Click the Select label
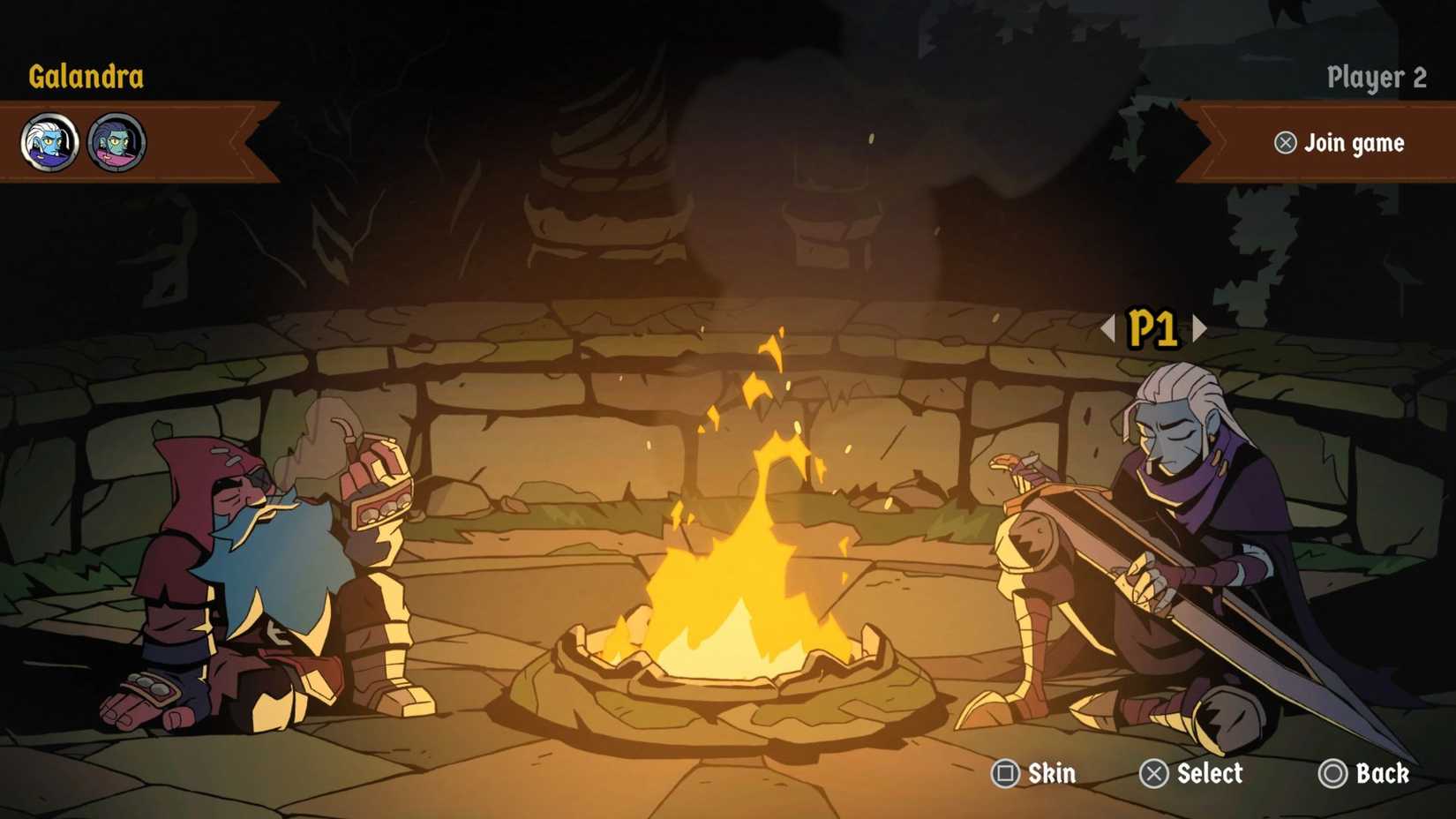This screenshot has width=1456, height=819. point(1211,774)
